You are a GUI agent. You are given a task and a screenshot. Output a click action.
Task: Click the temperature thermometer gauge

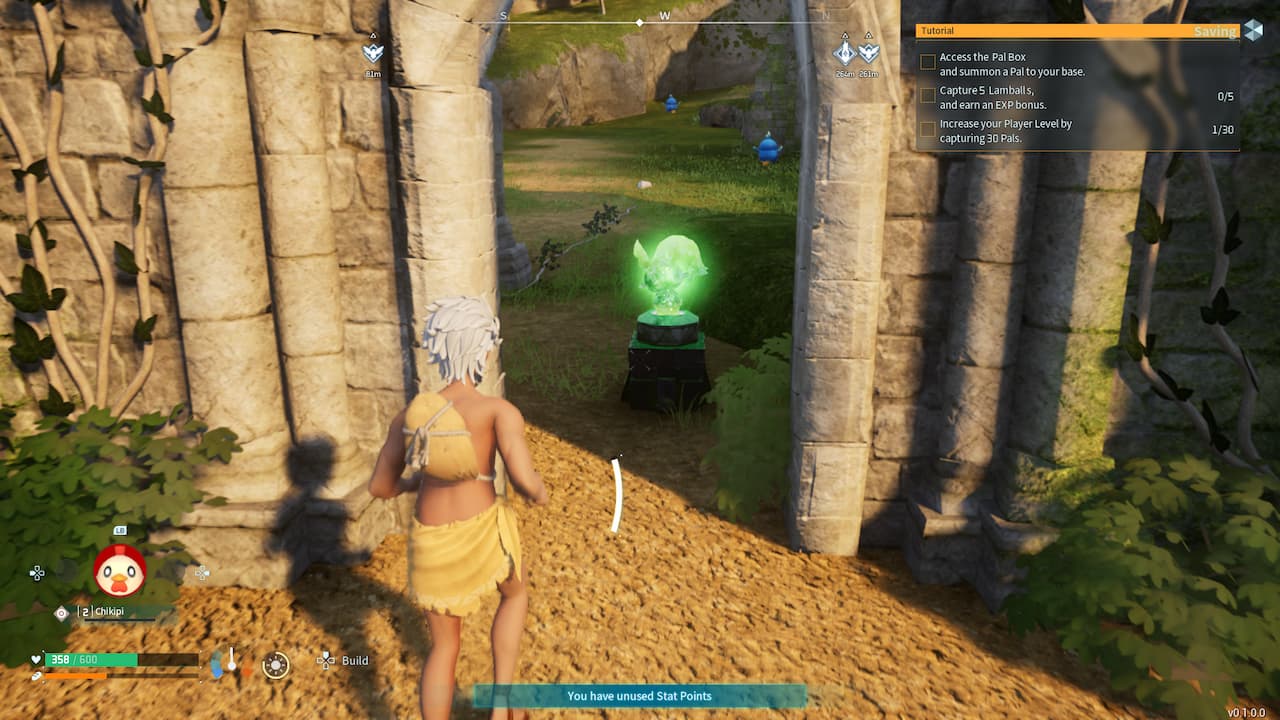(229, 661)
